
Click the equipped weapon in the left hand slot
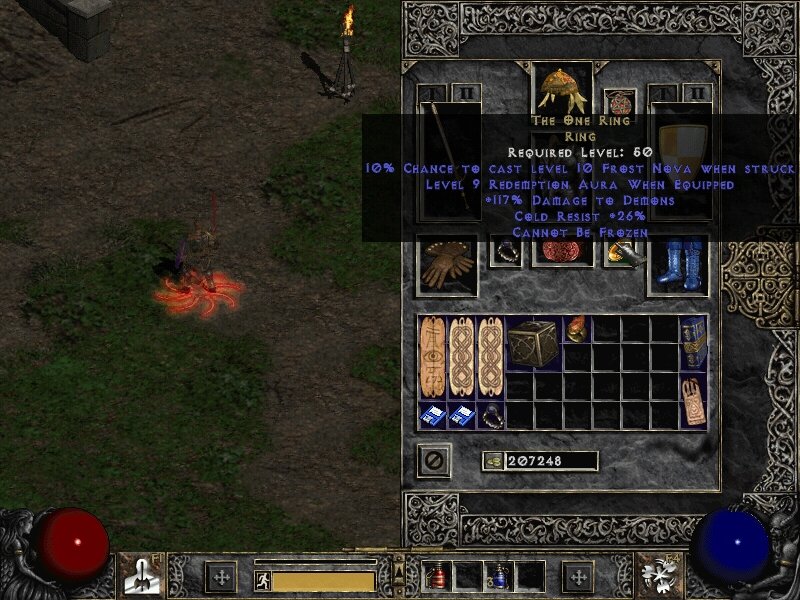point(446,160)
